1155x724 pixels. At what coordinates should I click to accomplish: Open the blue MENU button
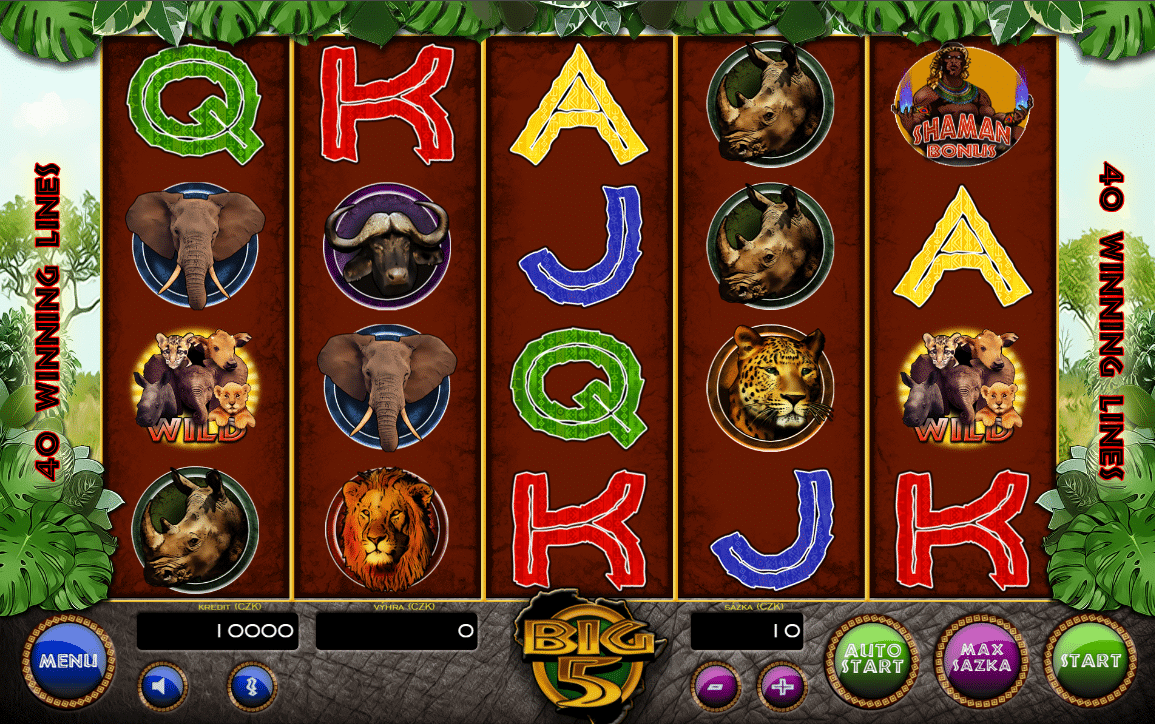pyautogui.click(x=69, y=661)
